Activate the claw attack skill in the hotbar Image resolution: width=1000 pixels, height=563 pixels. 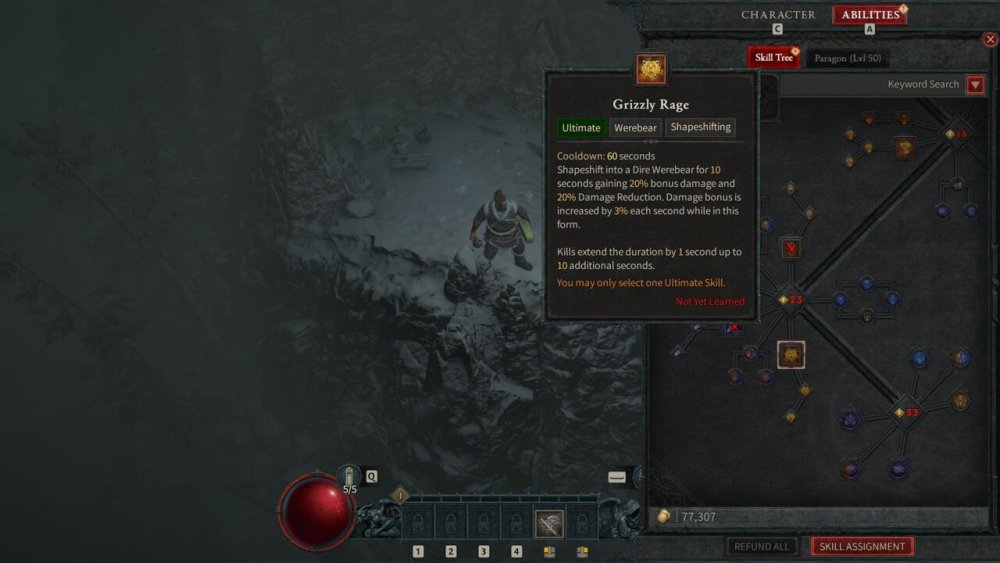(549, 523)
